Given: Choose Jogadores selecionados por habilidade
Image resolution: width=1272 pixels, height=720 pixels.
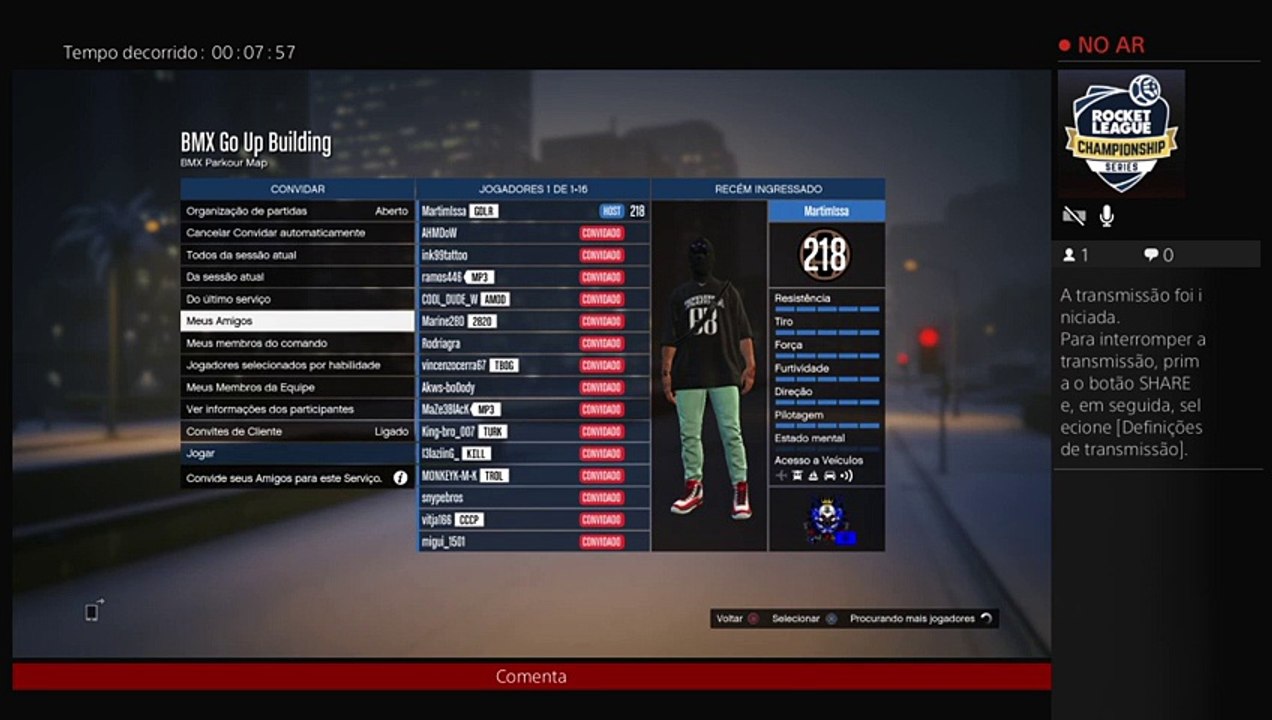Looking at the screenshot, I should [297, 365].
